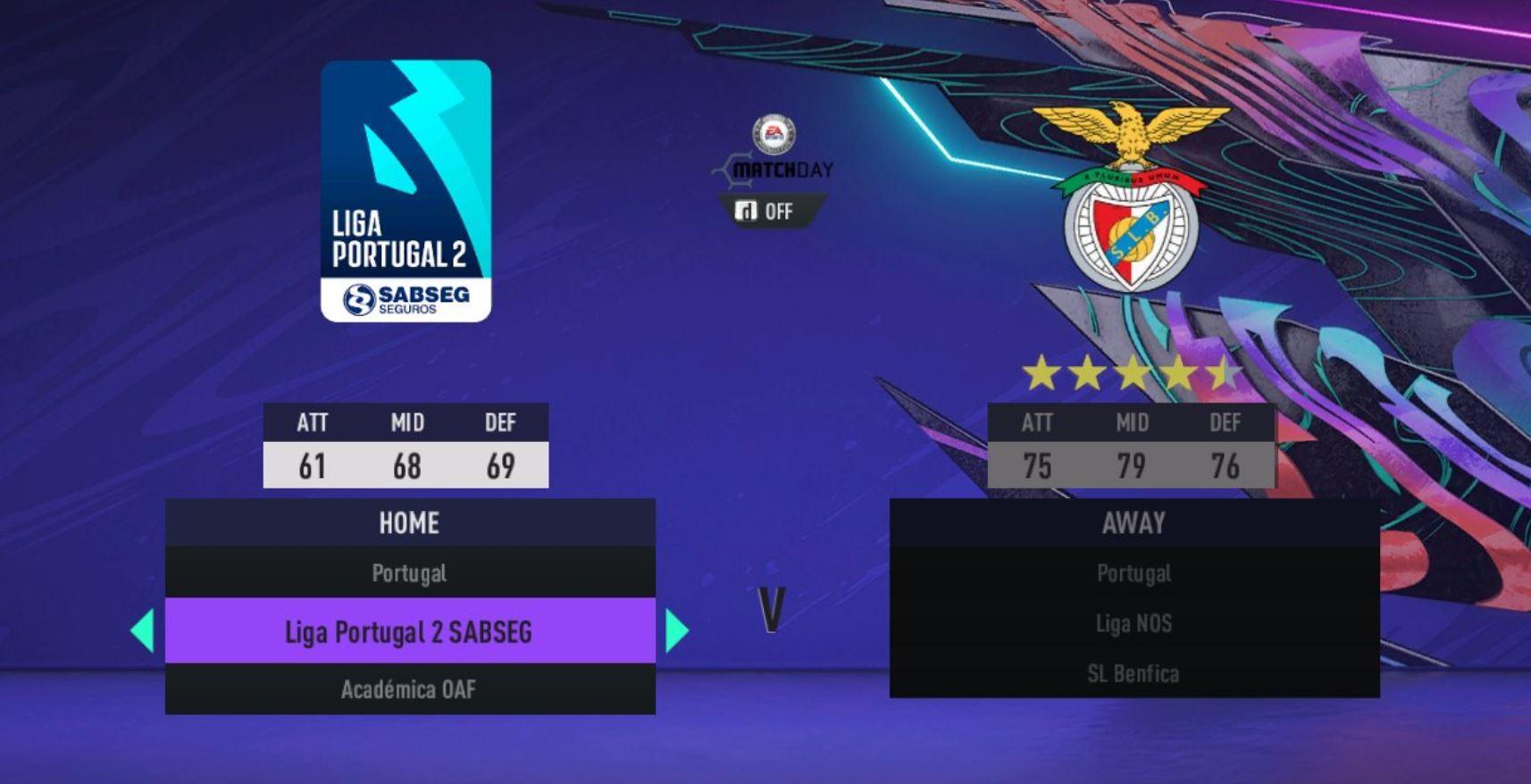Select the Liga Portugal 2 SABSEG league row
Viewport: 1531px width, 784px height.
(409, 631)
